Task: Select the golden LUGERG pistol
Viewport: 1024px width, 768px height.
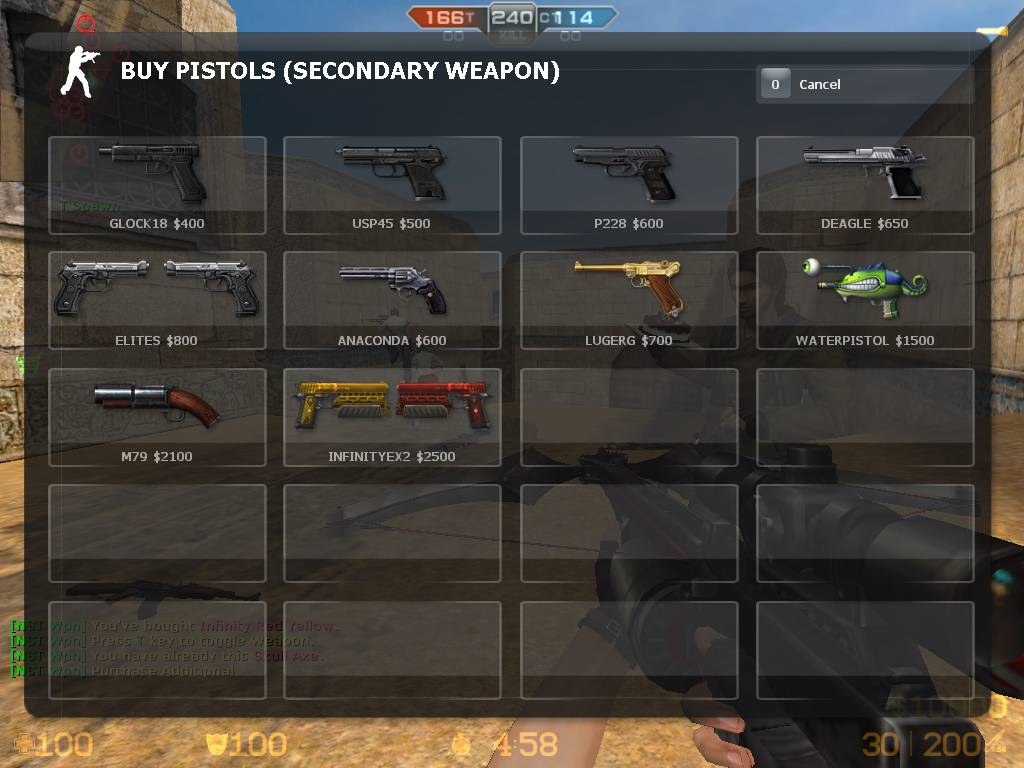Action: (x=629, y=300)
